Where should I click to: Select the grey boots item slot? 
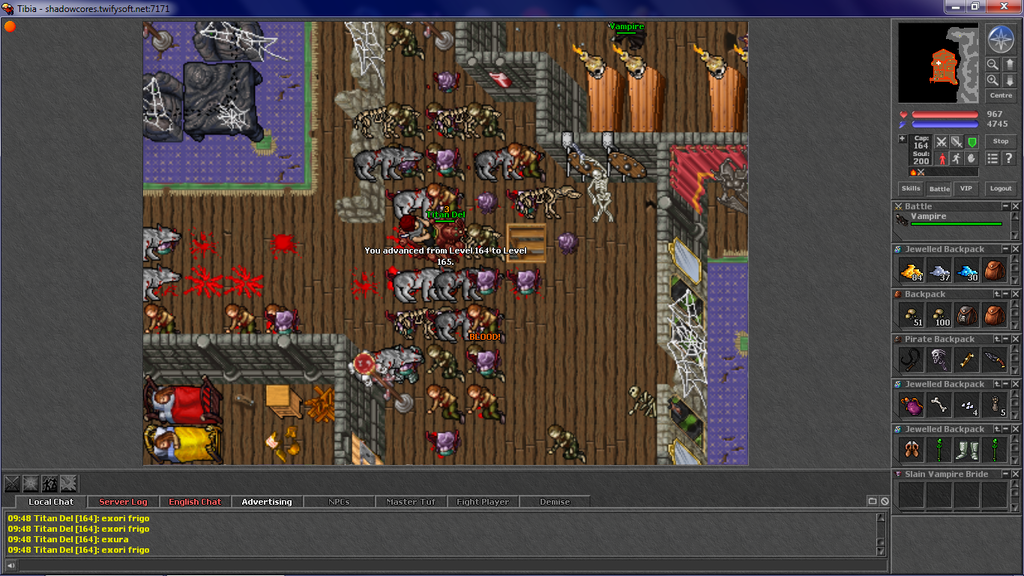pos(966,450)
